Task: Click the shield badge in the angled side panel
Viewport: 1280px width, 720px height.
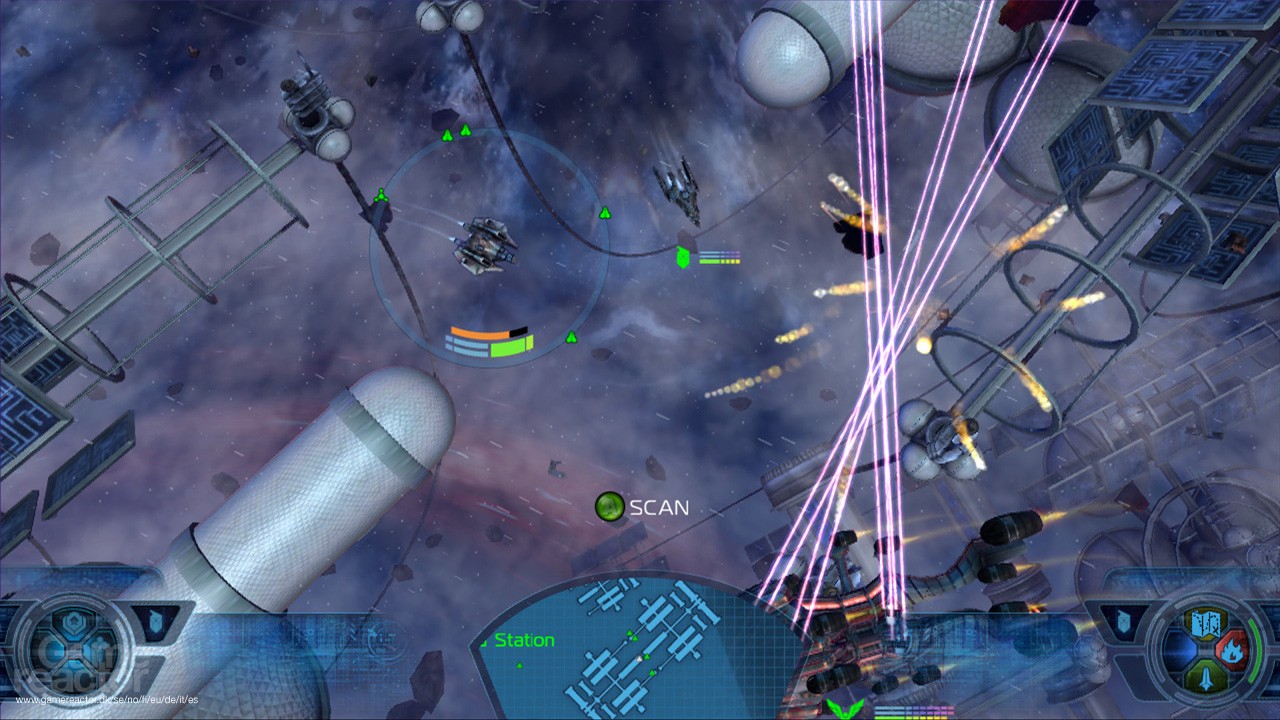Action: [154, 620]
